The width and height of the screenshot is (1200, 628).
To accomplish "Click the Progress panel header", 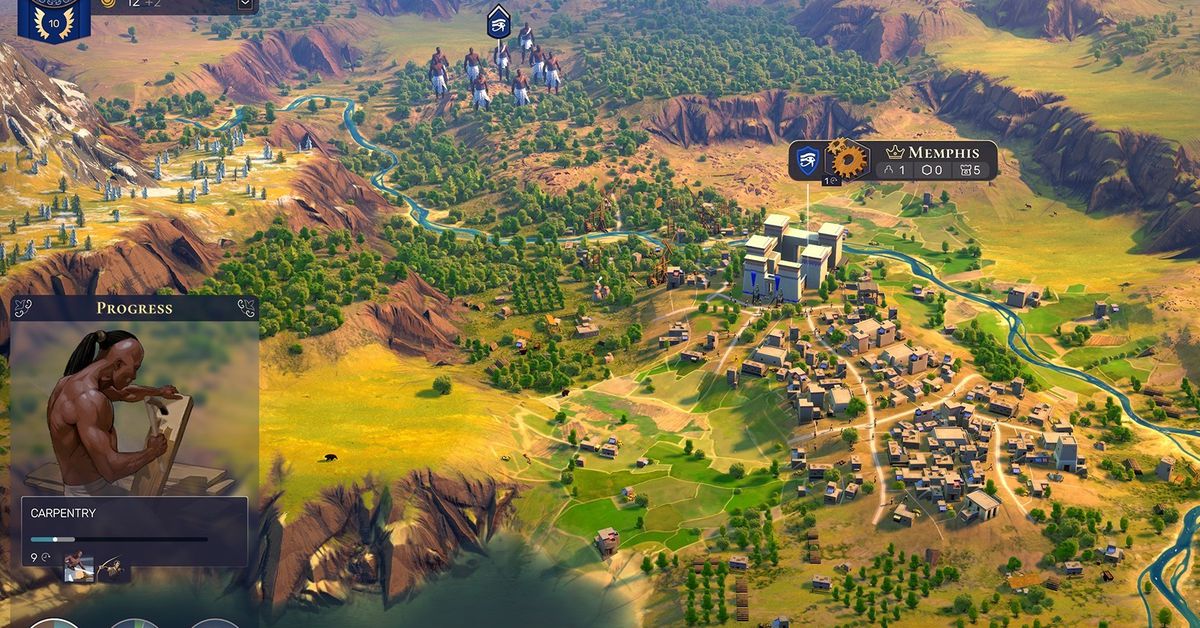I will [134, 308].
